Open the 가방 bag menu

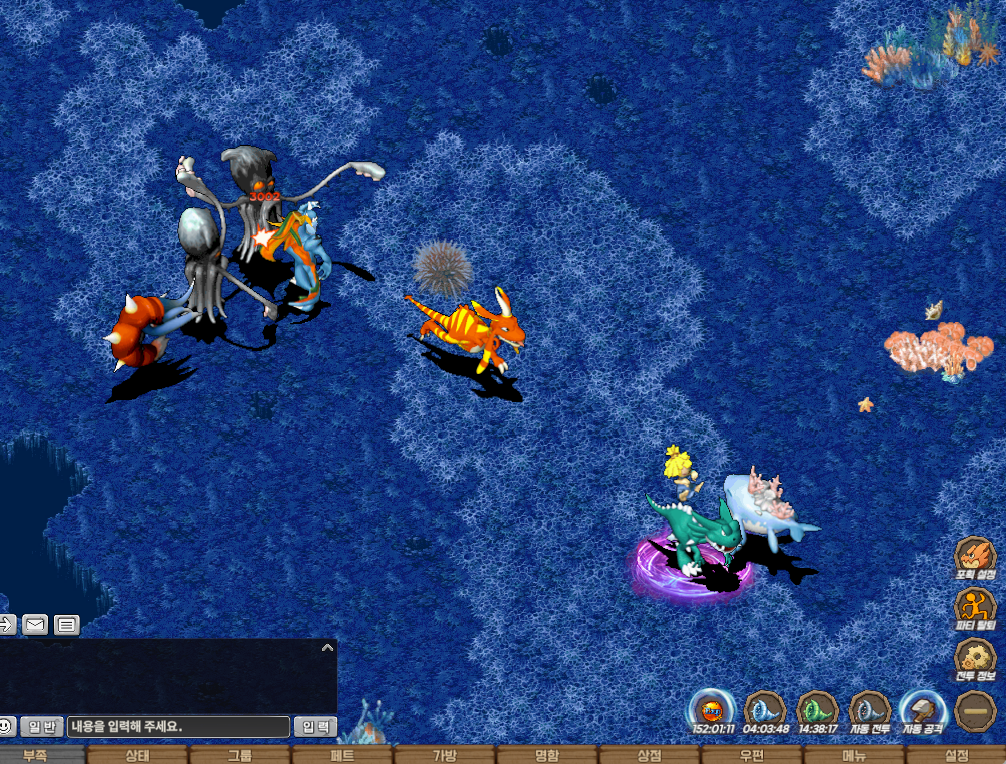pyautogui.click(x=445, y=756)
